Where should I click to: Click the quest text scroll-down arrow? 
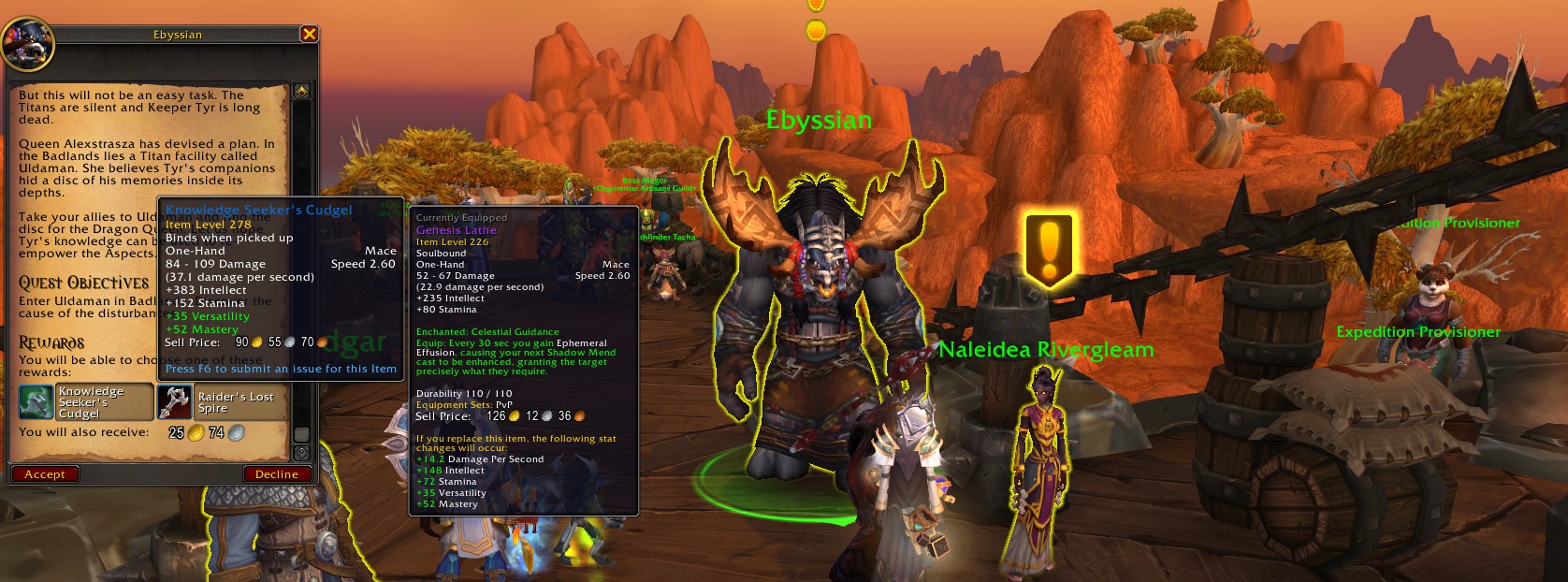301,452
